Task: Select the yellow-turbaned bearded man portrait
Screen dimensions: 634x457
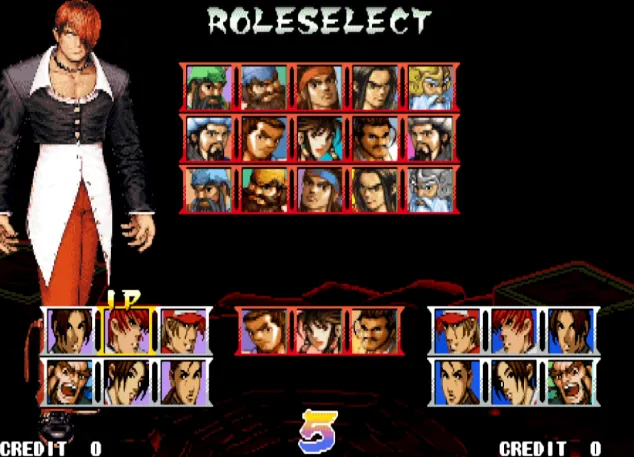Action: (264, 188)
